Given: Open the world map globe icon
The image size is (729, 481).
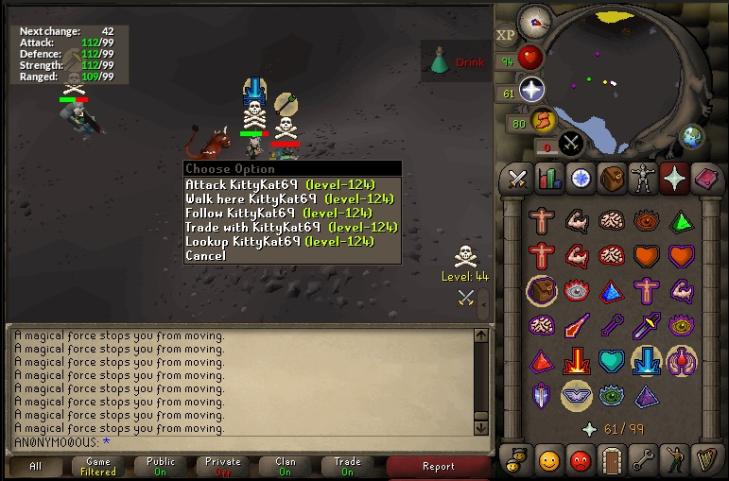Looking at the screenshot, I should click(x=691, y=137).
